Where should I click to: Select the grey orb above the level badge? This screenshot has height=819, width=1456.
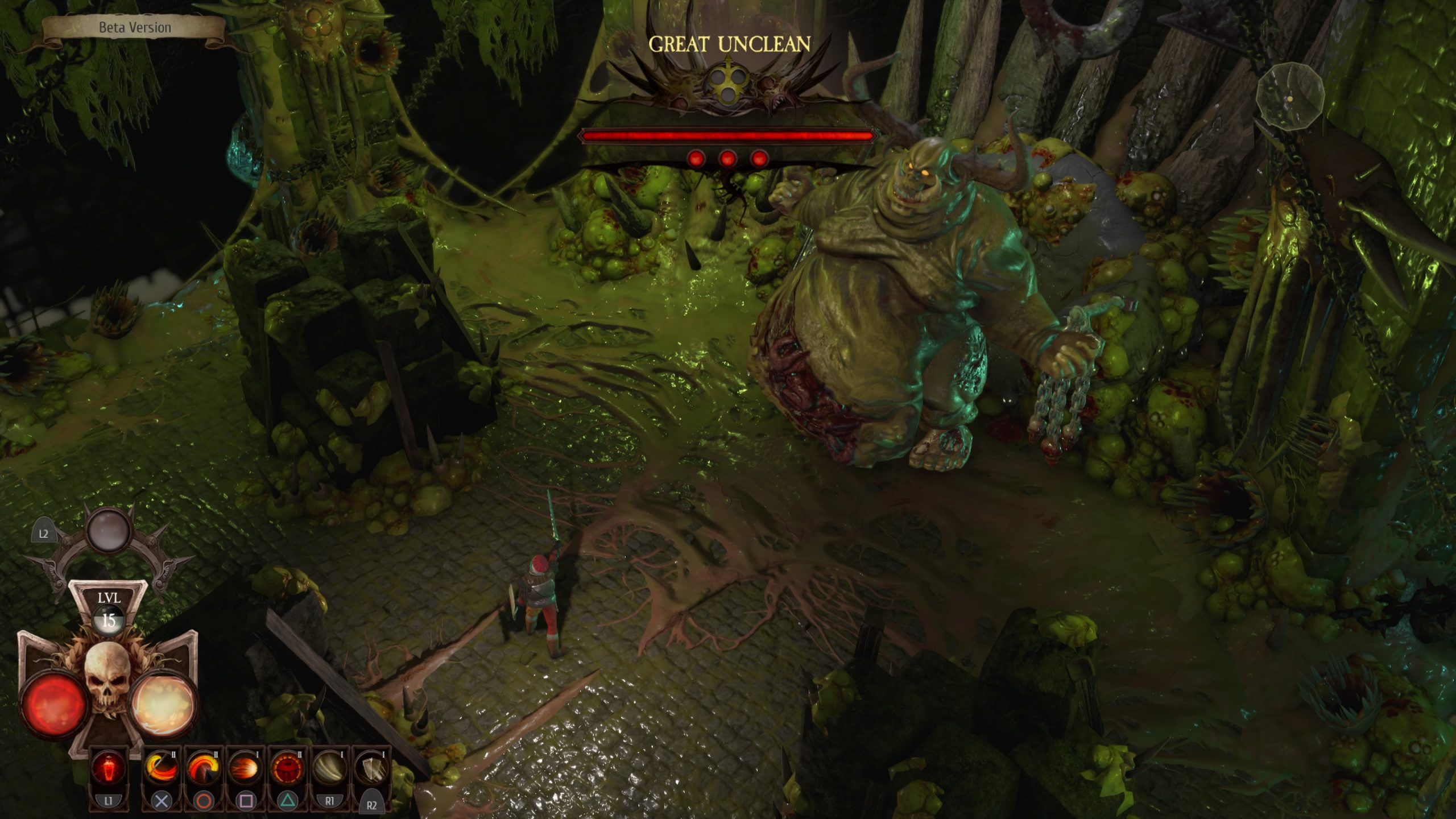coord(109,529)
